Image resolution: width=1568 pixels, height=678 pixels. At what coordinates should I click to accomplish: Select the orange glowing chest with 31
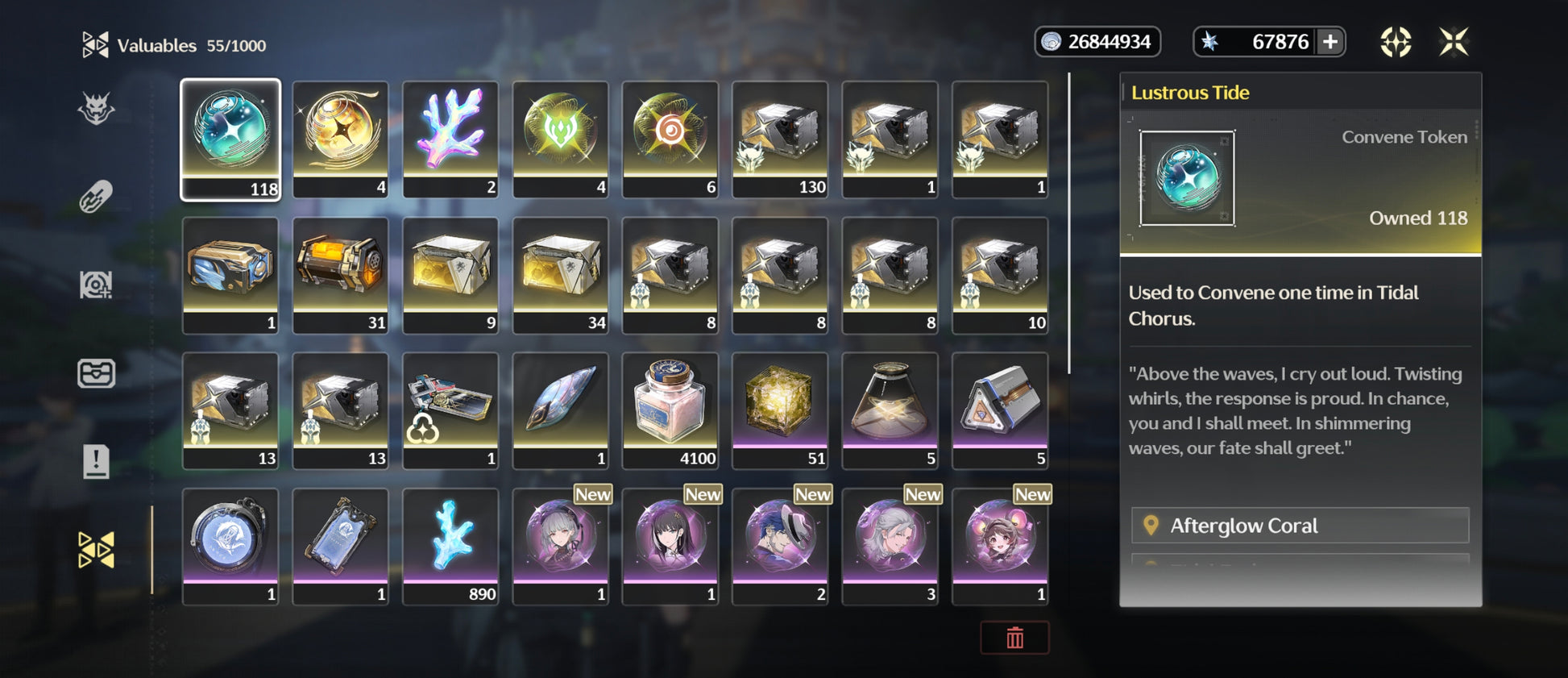tap(340, 274)
